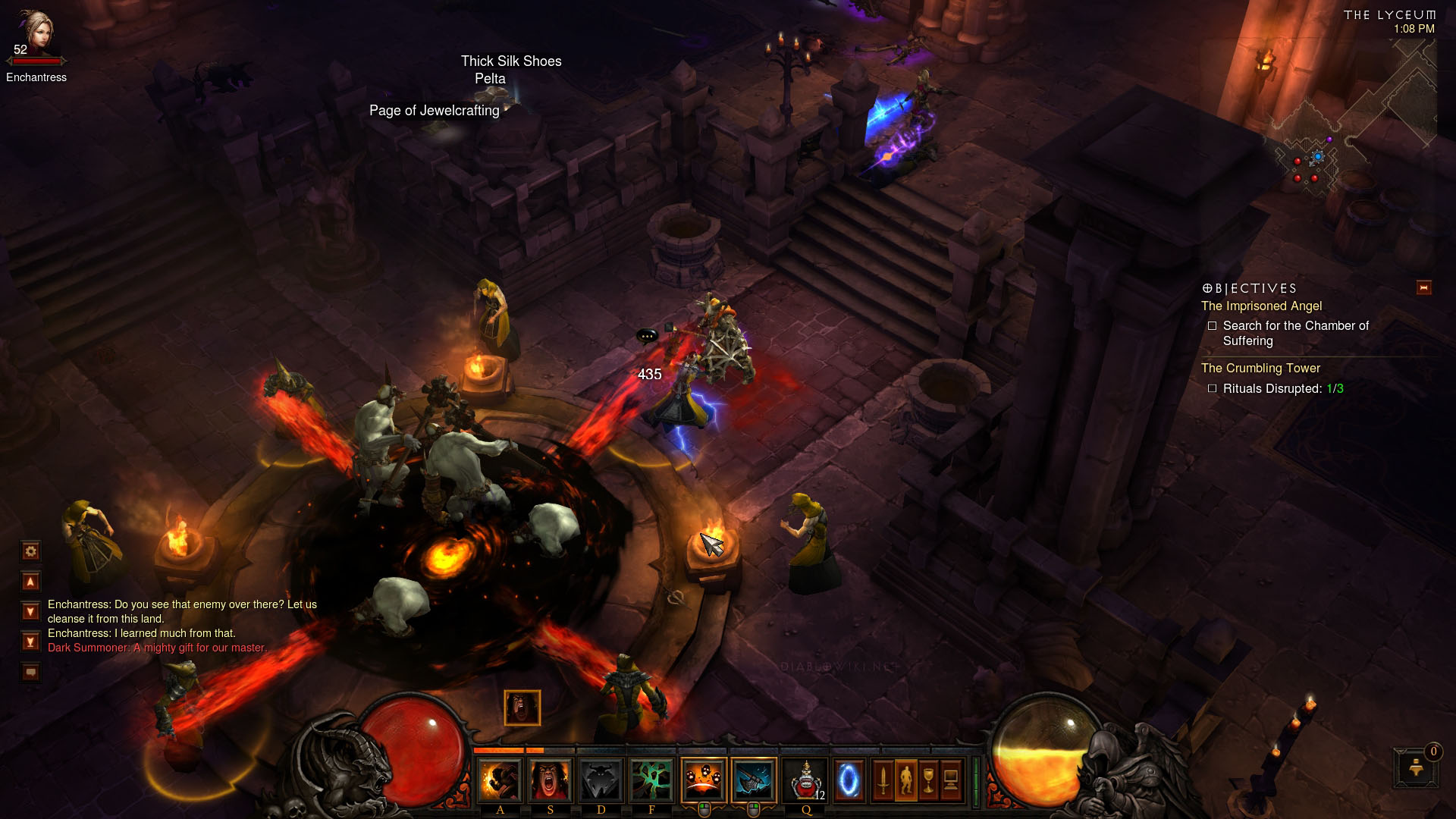Cast the blue Town Portal

[x=849, y=780]
